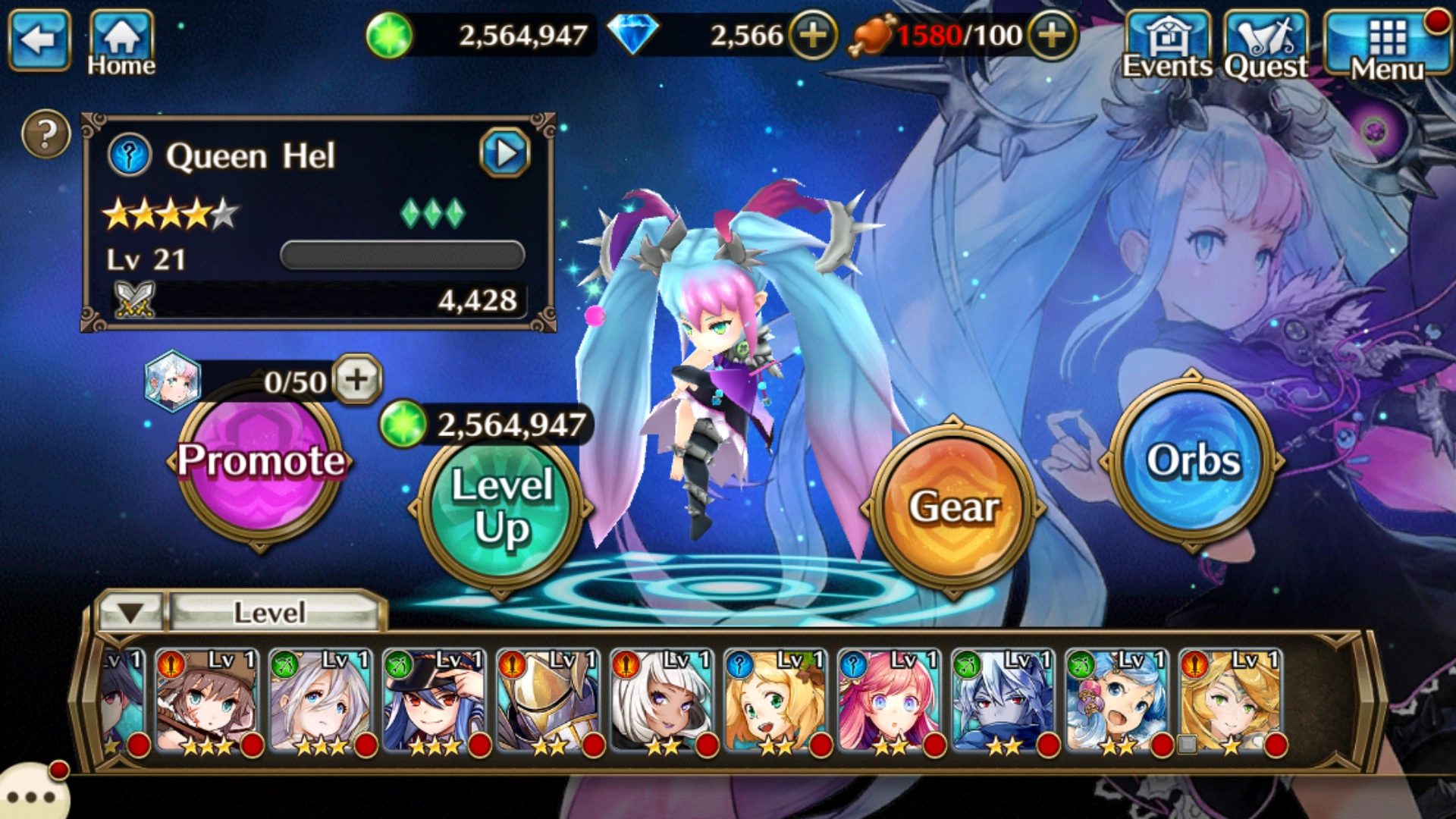Play Queen Hel's voice with the play button
Screen dimensions: 1456x819
504,152
